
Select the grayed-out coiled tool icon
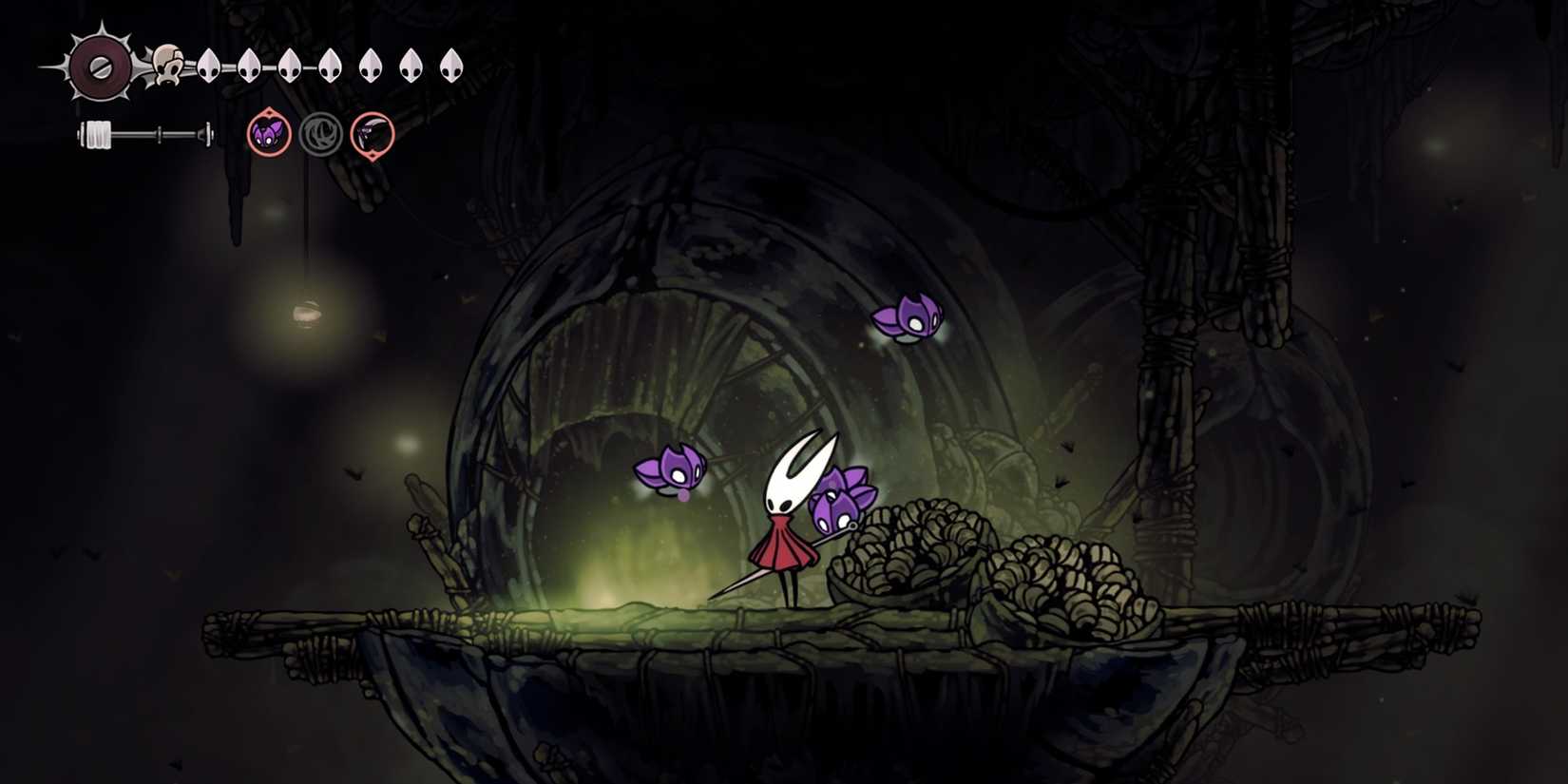click(320, 132)
